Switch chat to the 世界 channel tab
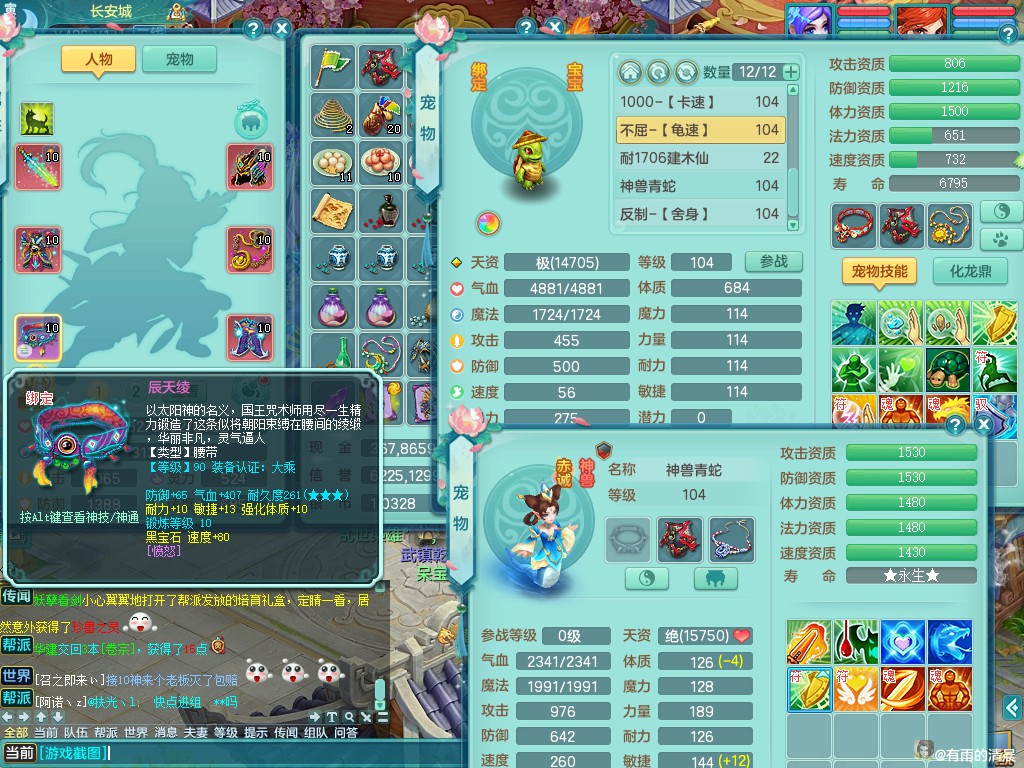This screenshot has width=1024, height=768. tap(135, 733)
